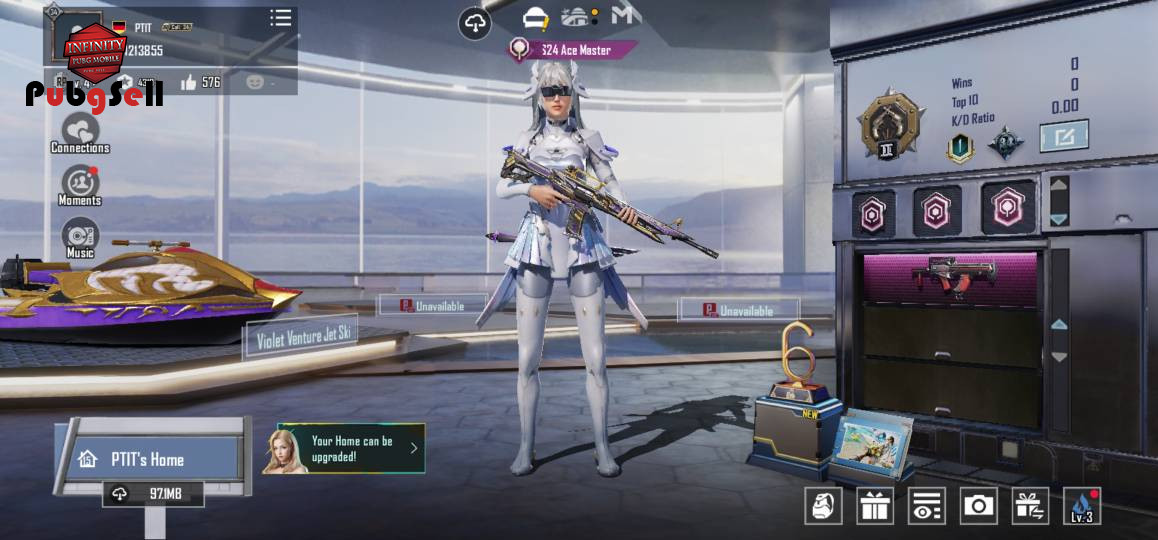Open the gift exchange icon
The width and height of the screenshot is (1158, 540).
(1030, 506)
